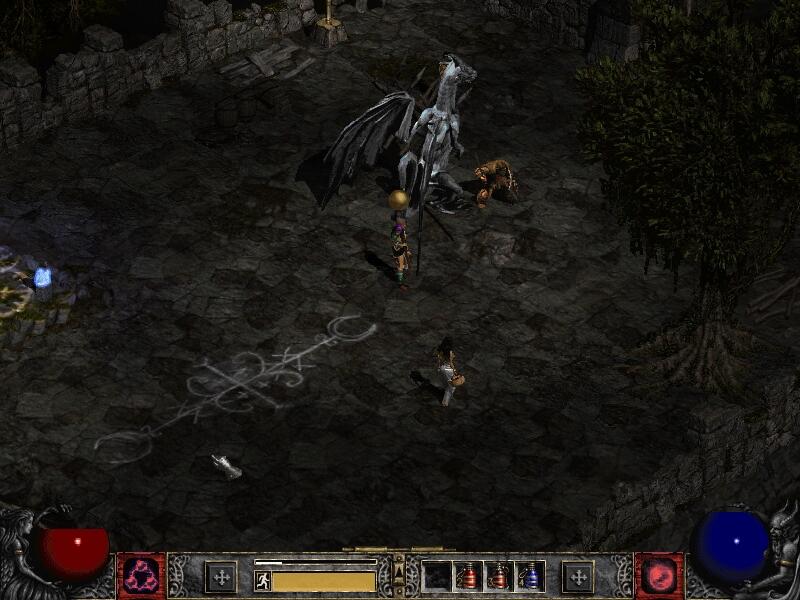Image resolution: width=800 pixels, height=600 pixels.
Task: Click the cross-arrow button beside the right skill icon
Action: [577, 577]
